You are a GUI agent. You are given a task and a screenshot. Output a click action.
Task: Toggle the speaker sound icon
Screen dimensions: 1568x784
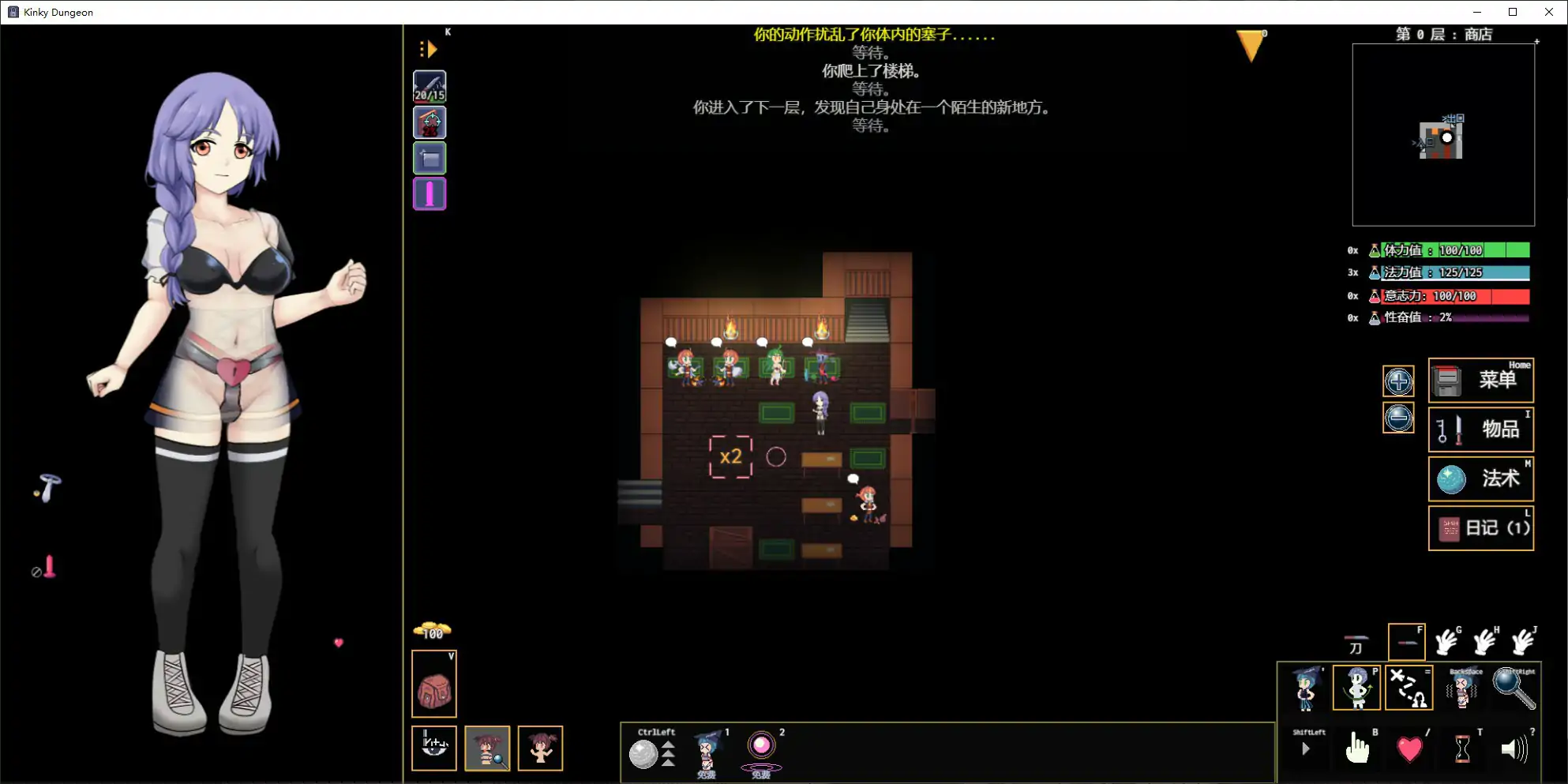coord(1514,748)
